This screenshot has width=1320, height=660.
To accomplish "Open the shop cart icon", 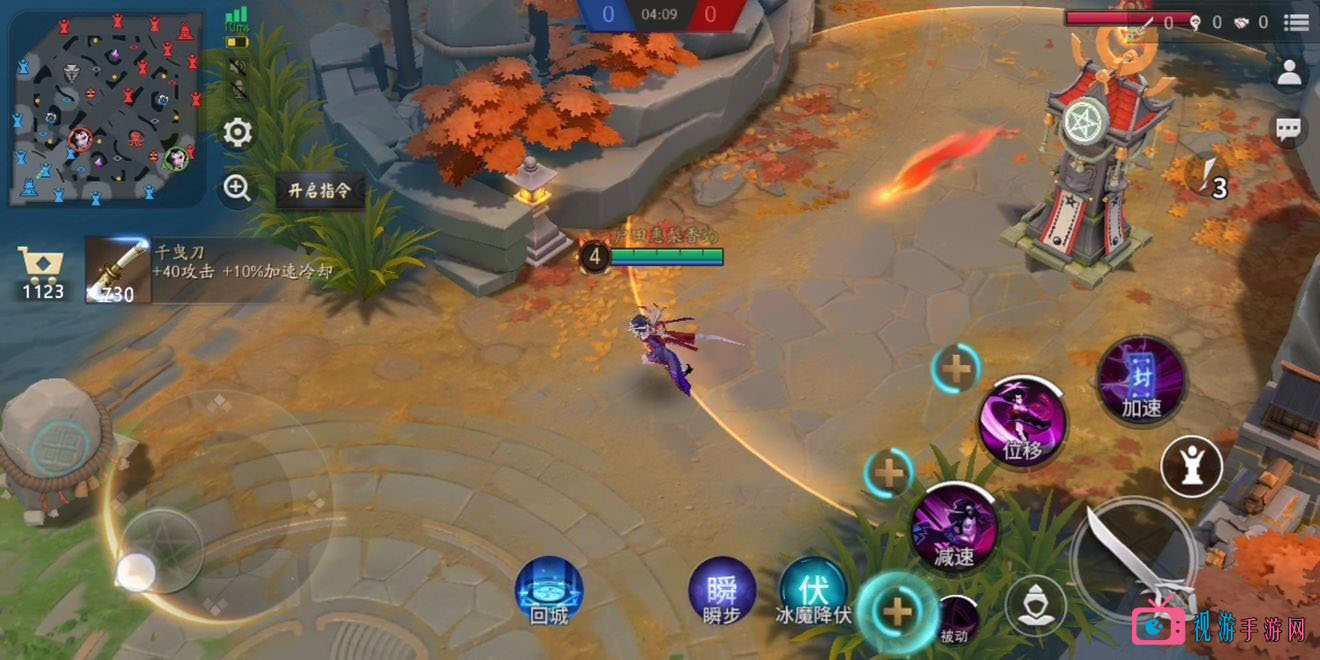I will (x=42, y=272).
